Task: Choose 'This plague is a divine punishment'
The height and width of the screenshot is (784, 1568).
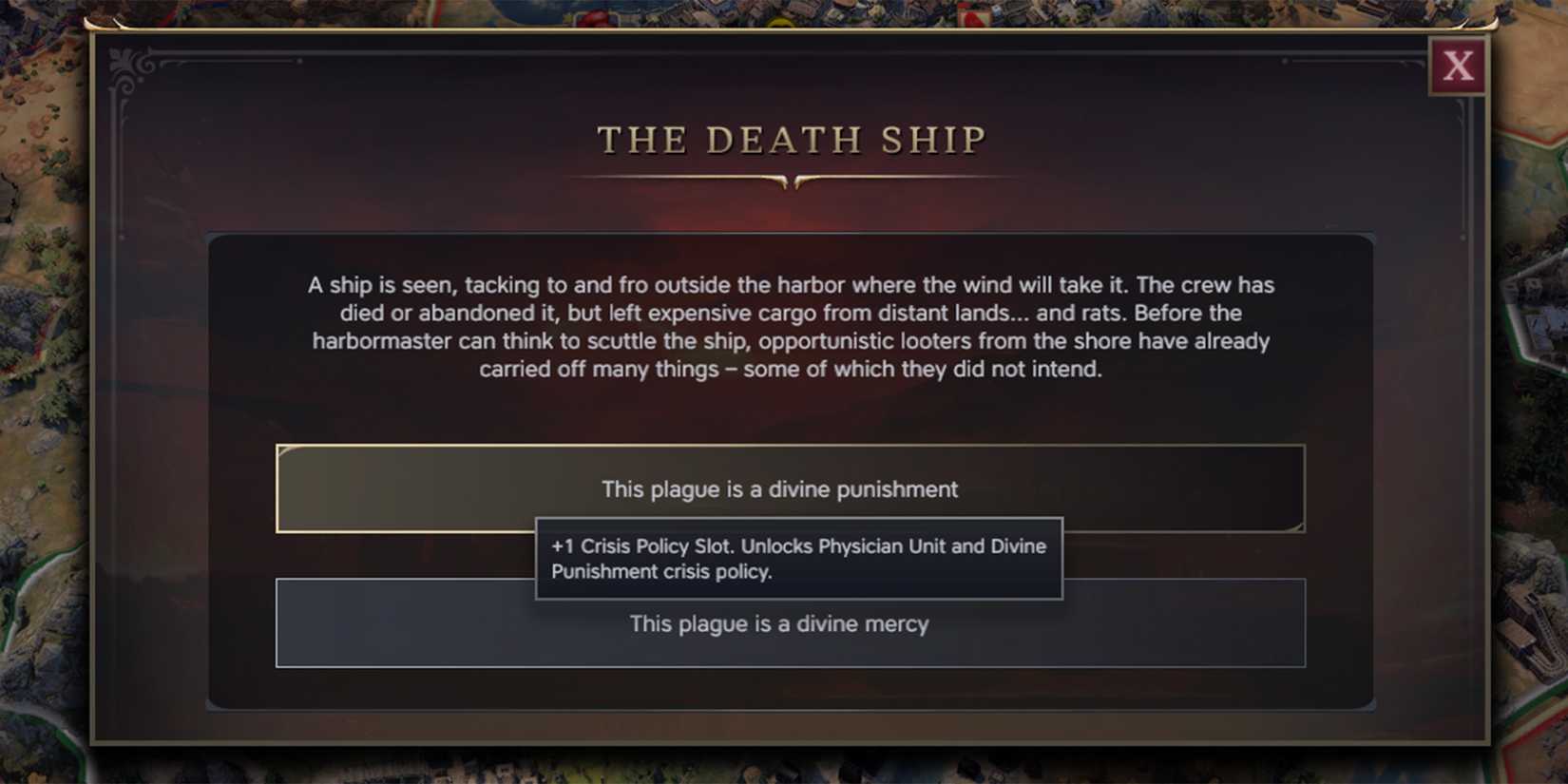Action: click(777, 488)
